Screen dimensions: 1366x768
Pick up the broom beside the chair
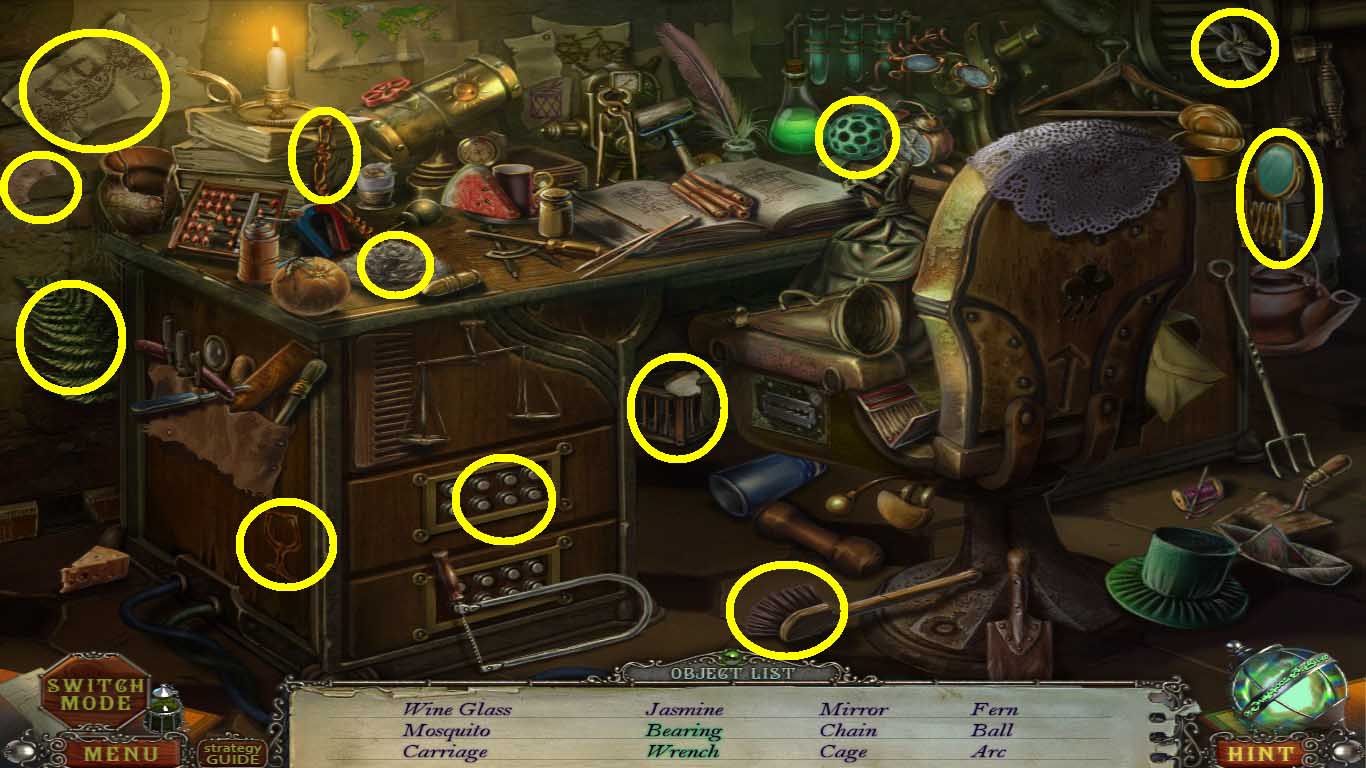790,610
